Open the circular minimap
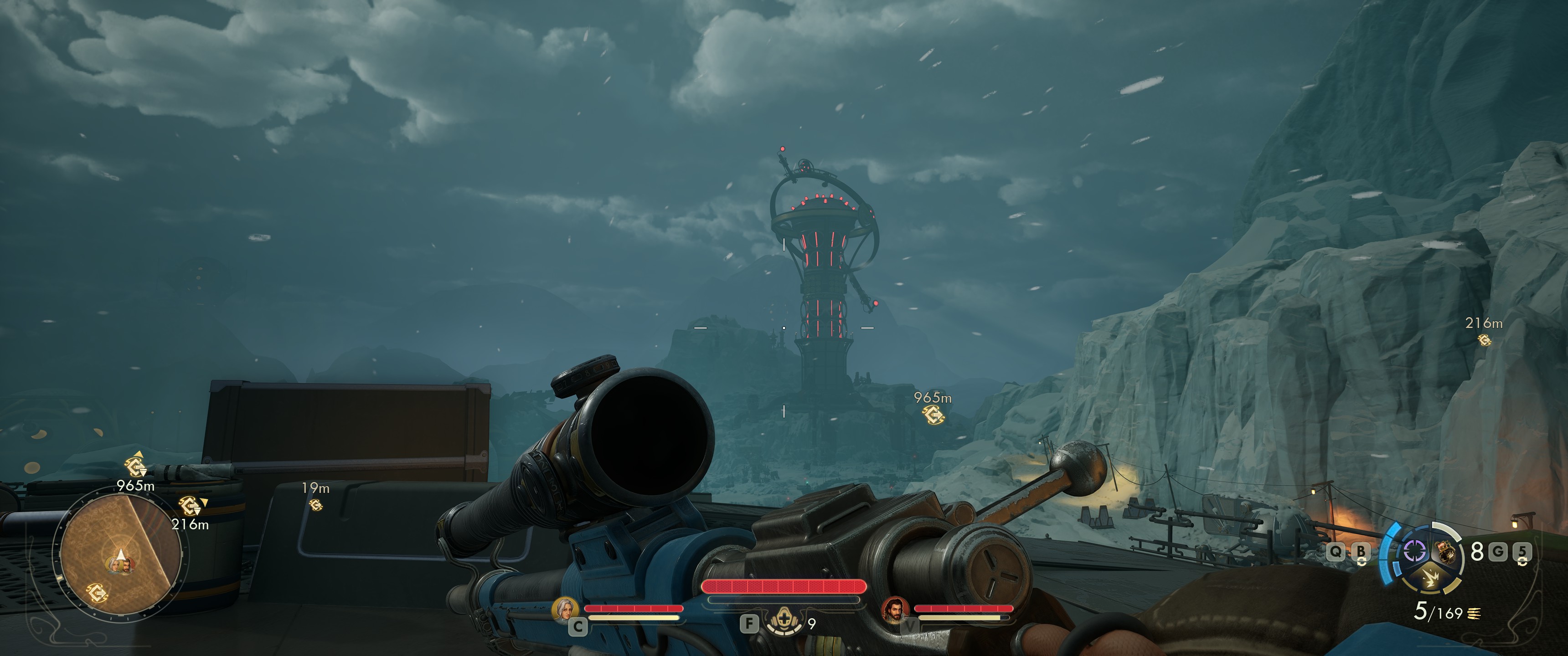1568x656 pixels. click(120, 555)
